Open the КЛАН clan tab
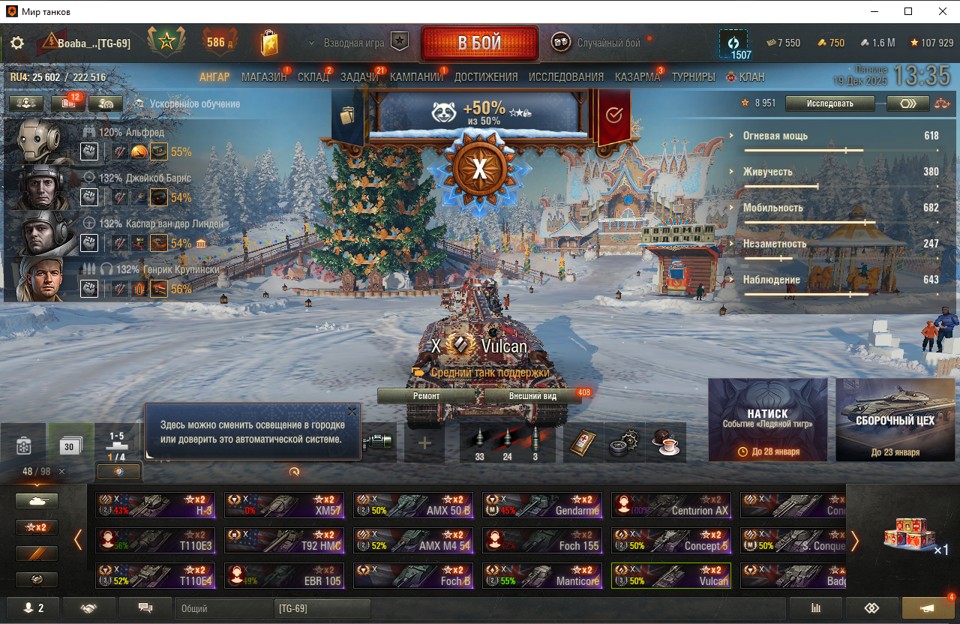 [x=751, y=77]
